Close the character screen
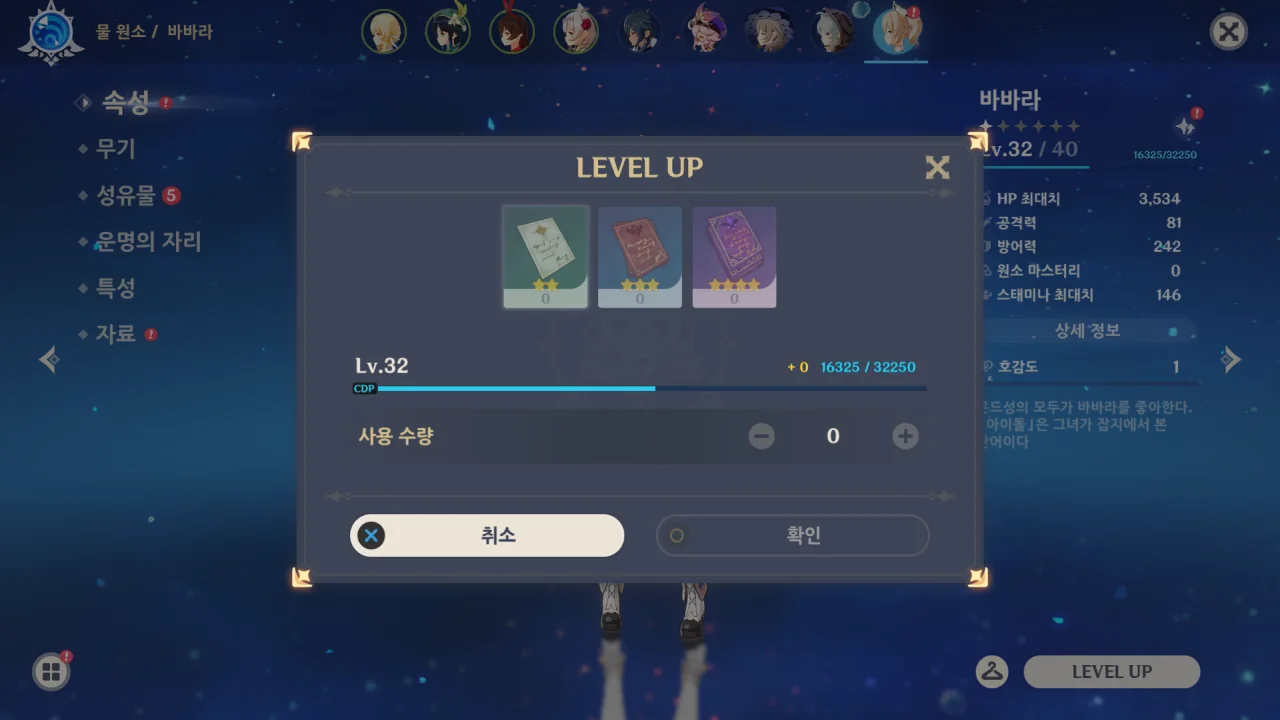This screenshot has height=720, width=1280. 1228,32
